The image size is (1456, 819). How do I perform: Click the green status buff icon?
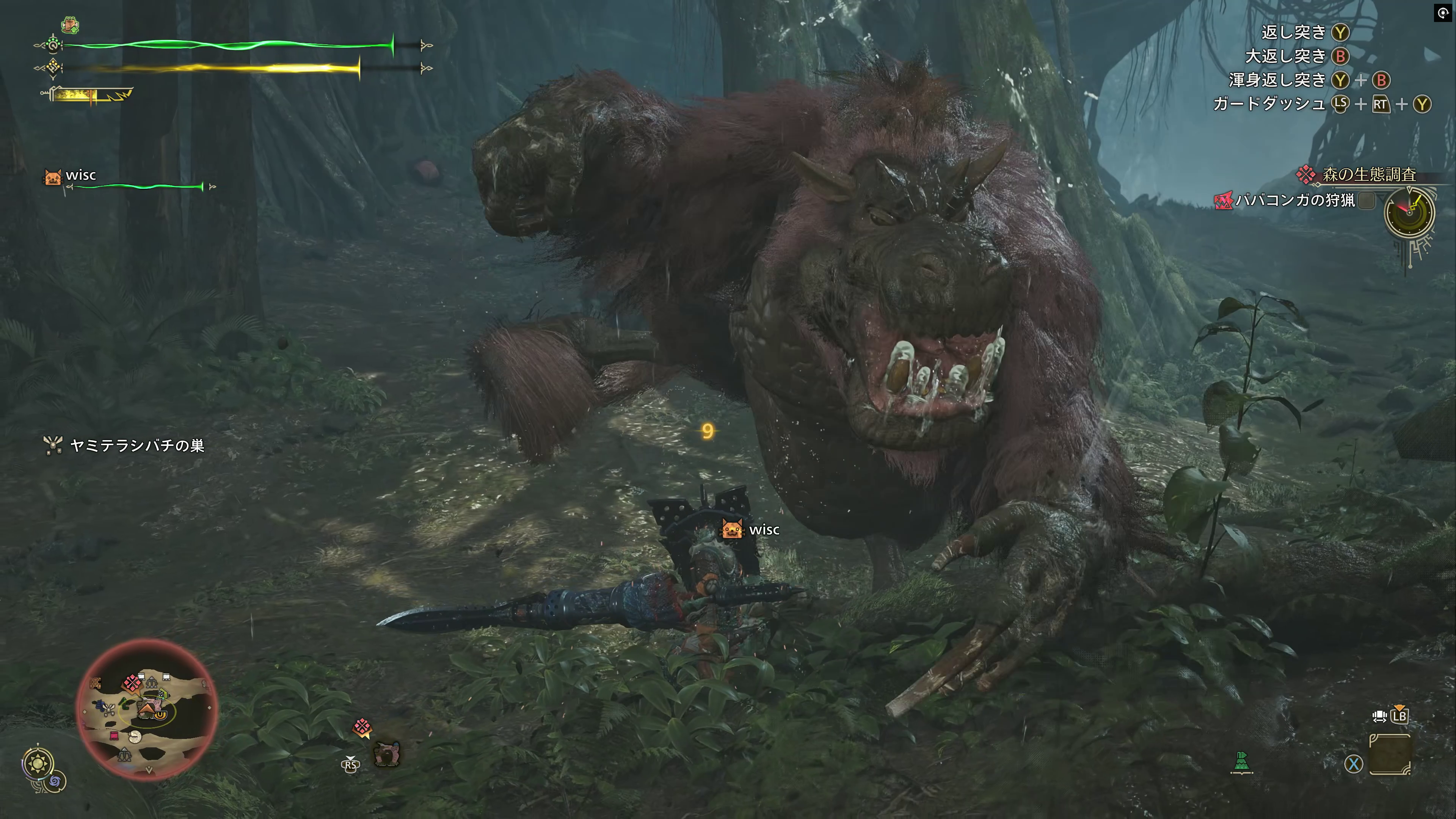click(70, 25)
